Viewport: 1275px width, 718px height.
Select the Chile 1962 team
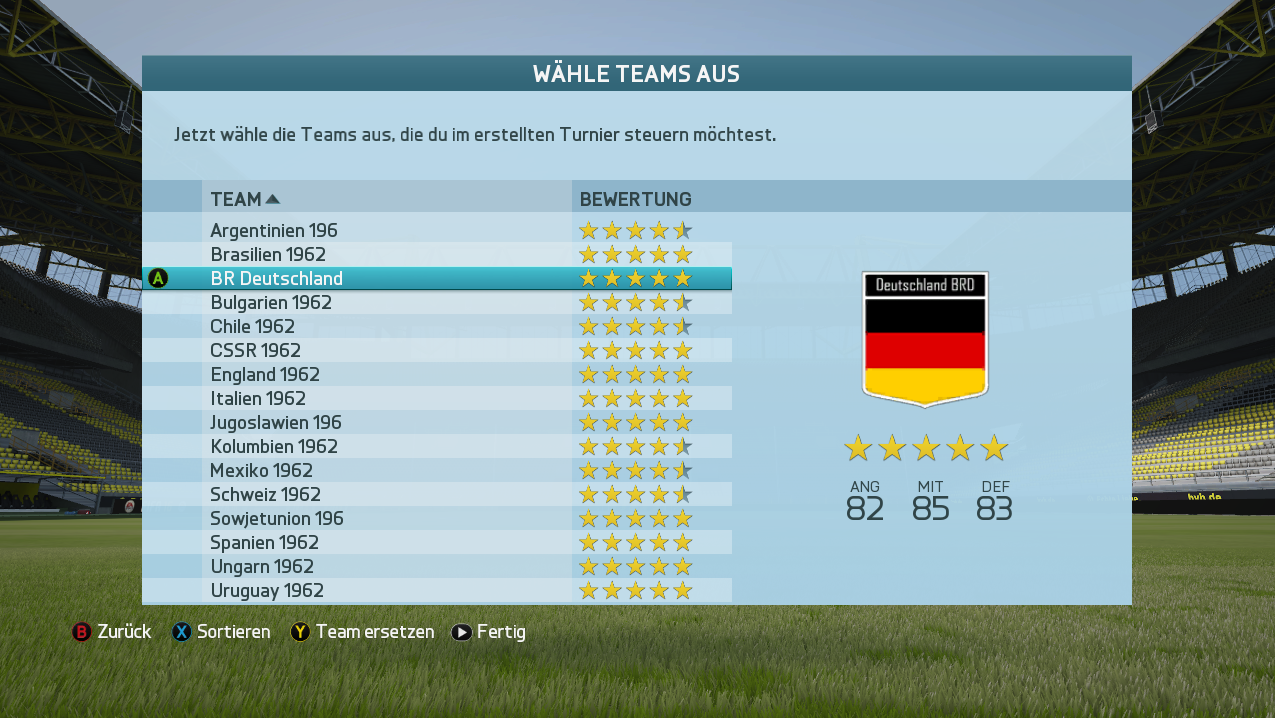tap(253, 327)
